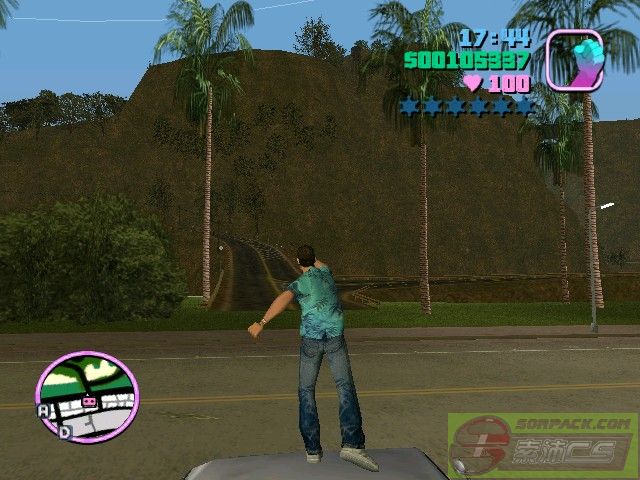The image size is (640, 480).
Task: Open the circular radar minimap
Action: 86,396
